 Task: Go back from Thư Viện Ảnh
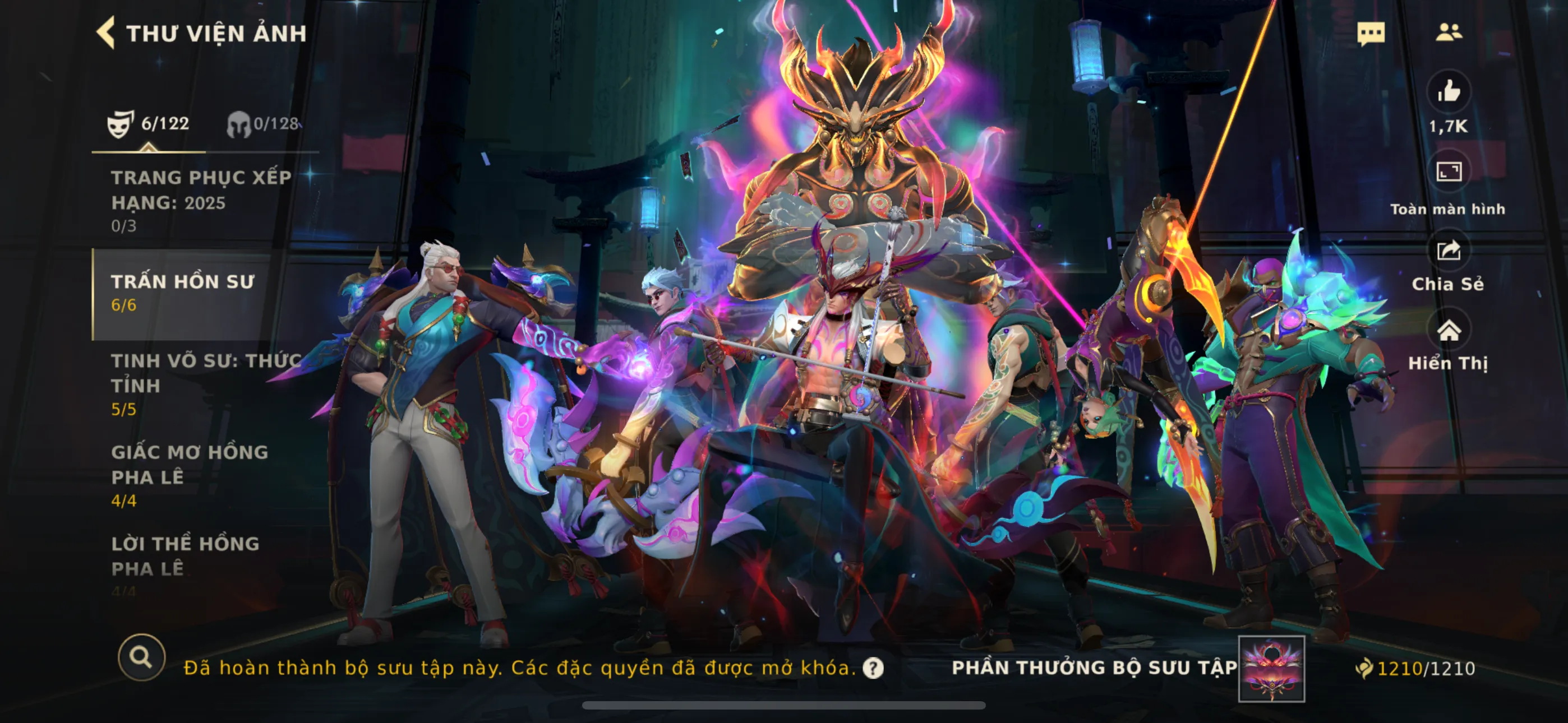[107, 33]
